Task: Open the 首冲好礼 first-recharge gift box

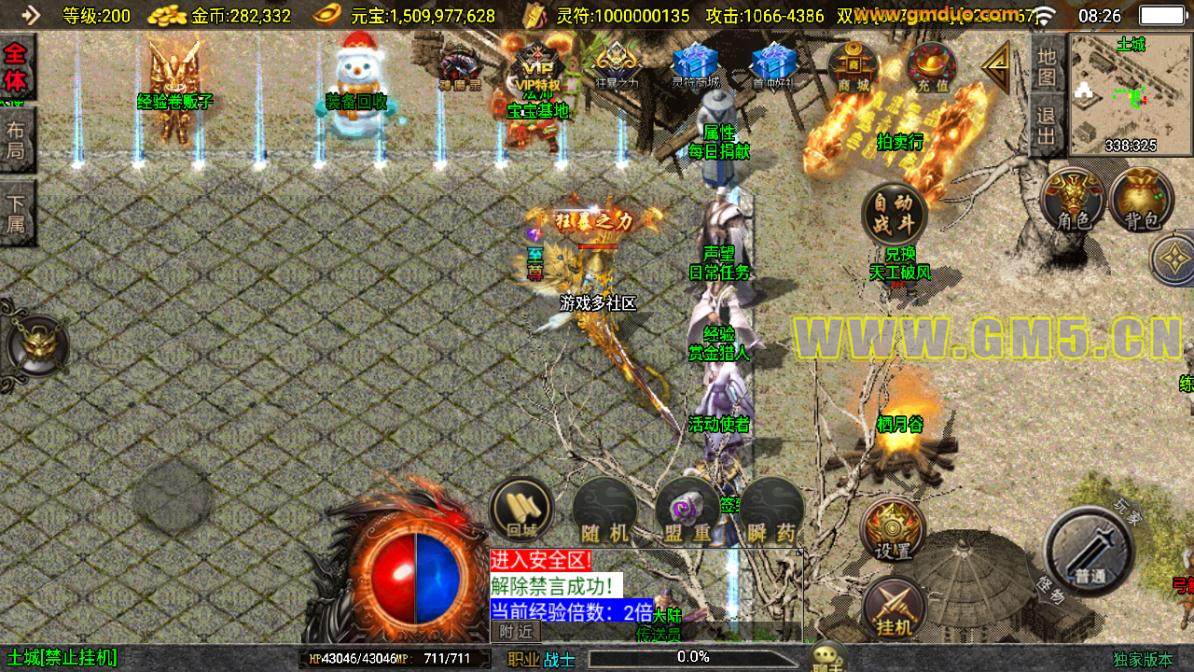Action: (x=774, y=66)
